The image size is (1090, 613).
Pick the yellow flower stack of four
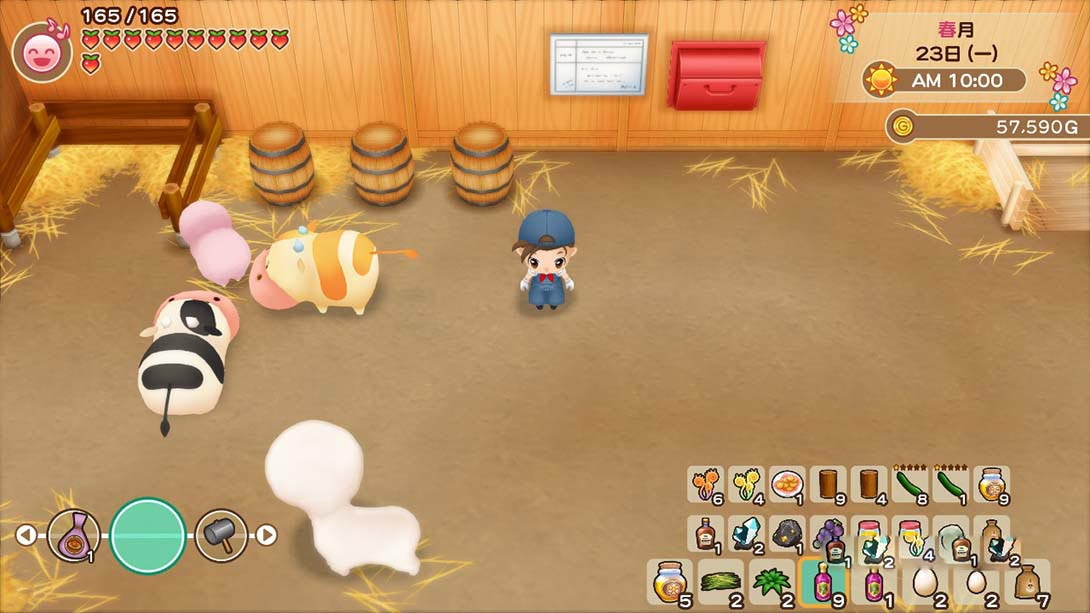[746, 485]
